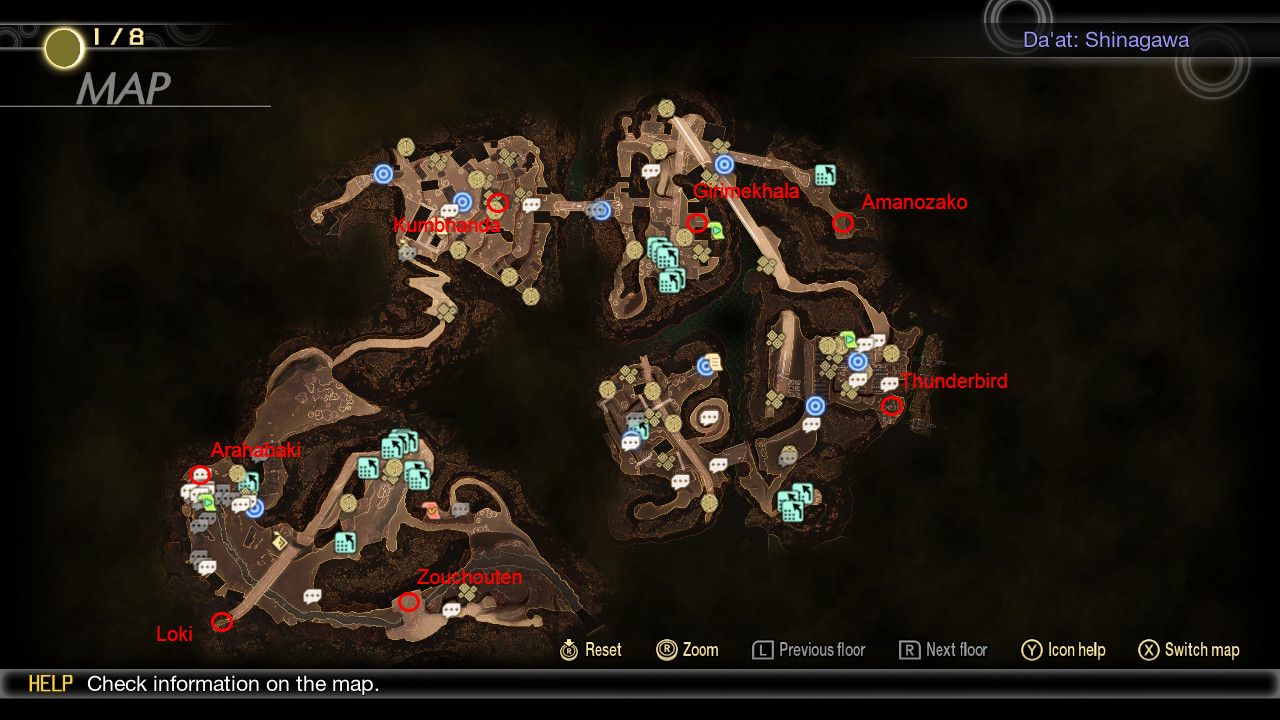Click the red circle marking Loki's location

click(222, 621)
